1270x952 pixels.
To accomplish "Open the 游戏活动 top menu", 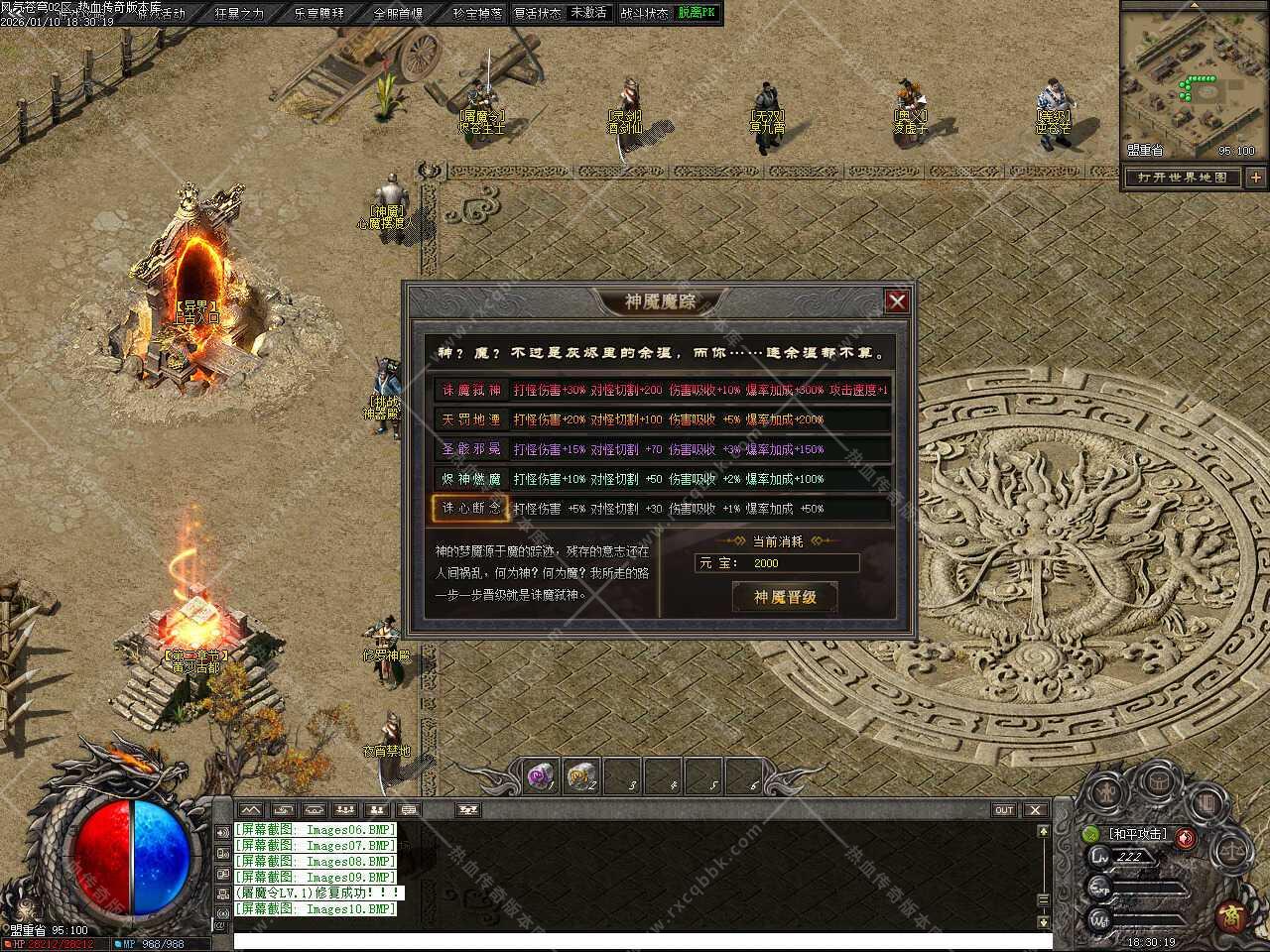I will (162, 13).
